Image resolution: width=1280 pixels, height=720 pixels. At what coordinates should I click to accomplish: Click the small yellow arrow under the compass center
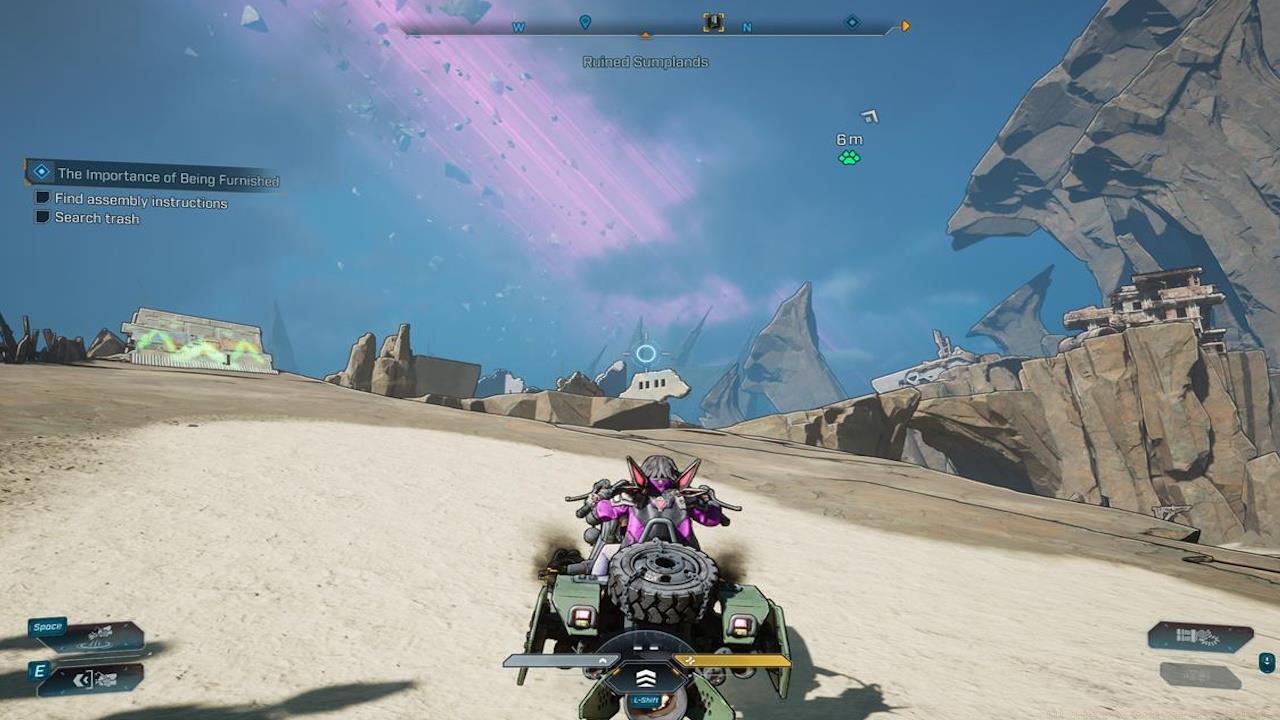(x=646, y=32)
